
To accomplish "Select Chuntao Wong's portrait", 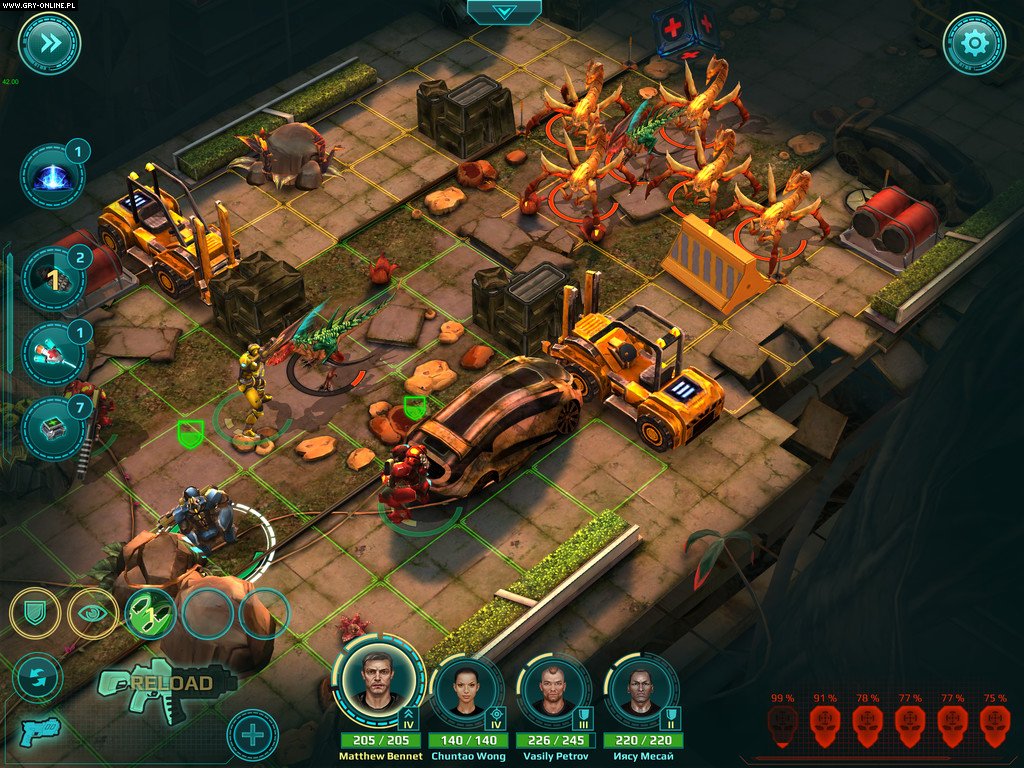I will click(465, 690).
